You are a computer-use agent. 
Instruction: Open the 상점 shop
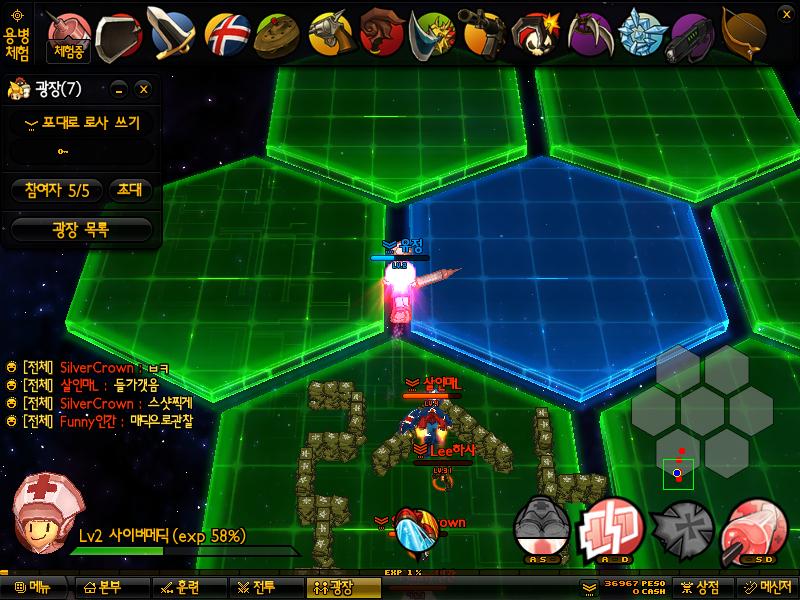coord(699,588)
